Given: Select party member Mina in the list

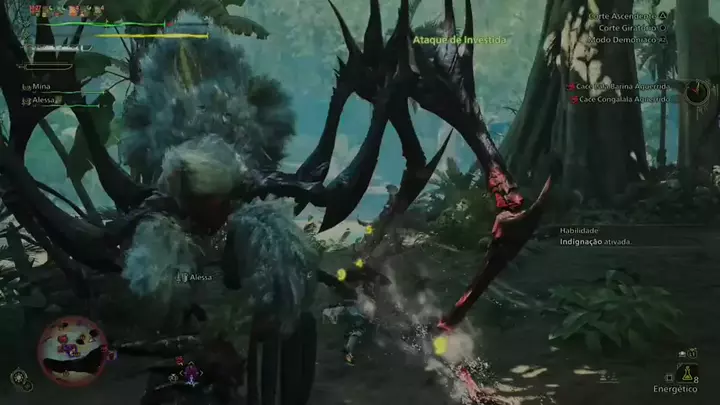Looking at the screenshot, I should click(x=41, y=87).
